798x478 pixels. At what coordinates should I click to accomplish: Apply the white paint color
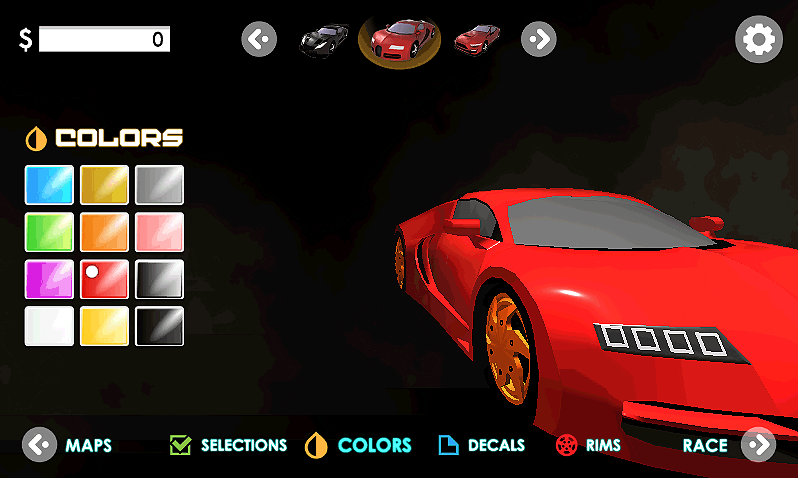(49, 326)
